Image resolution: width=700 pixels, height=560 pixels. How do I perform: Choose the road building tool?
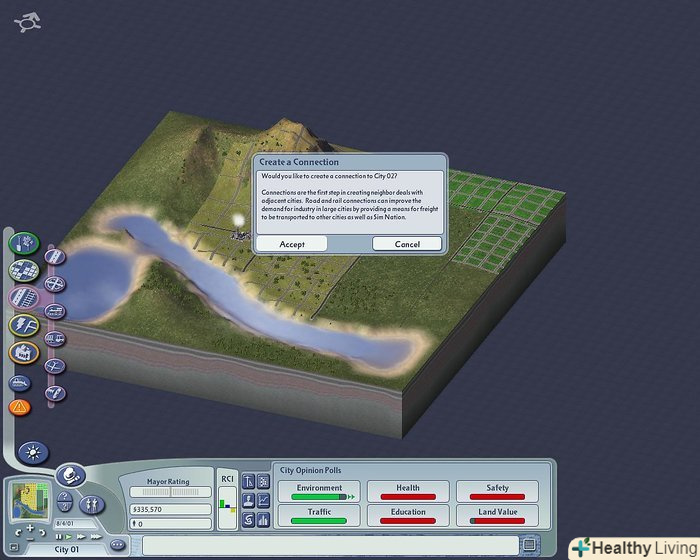click(56, 258)
